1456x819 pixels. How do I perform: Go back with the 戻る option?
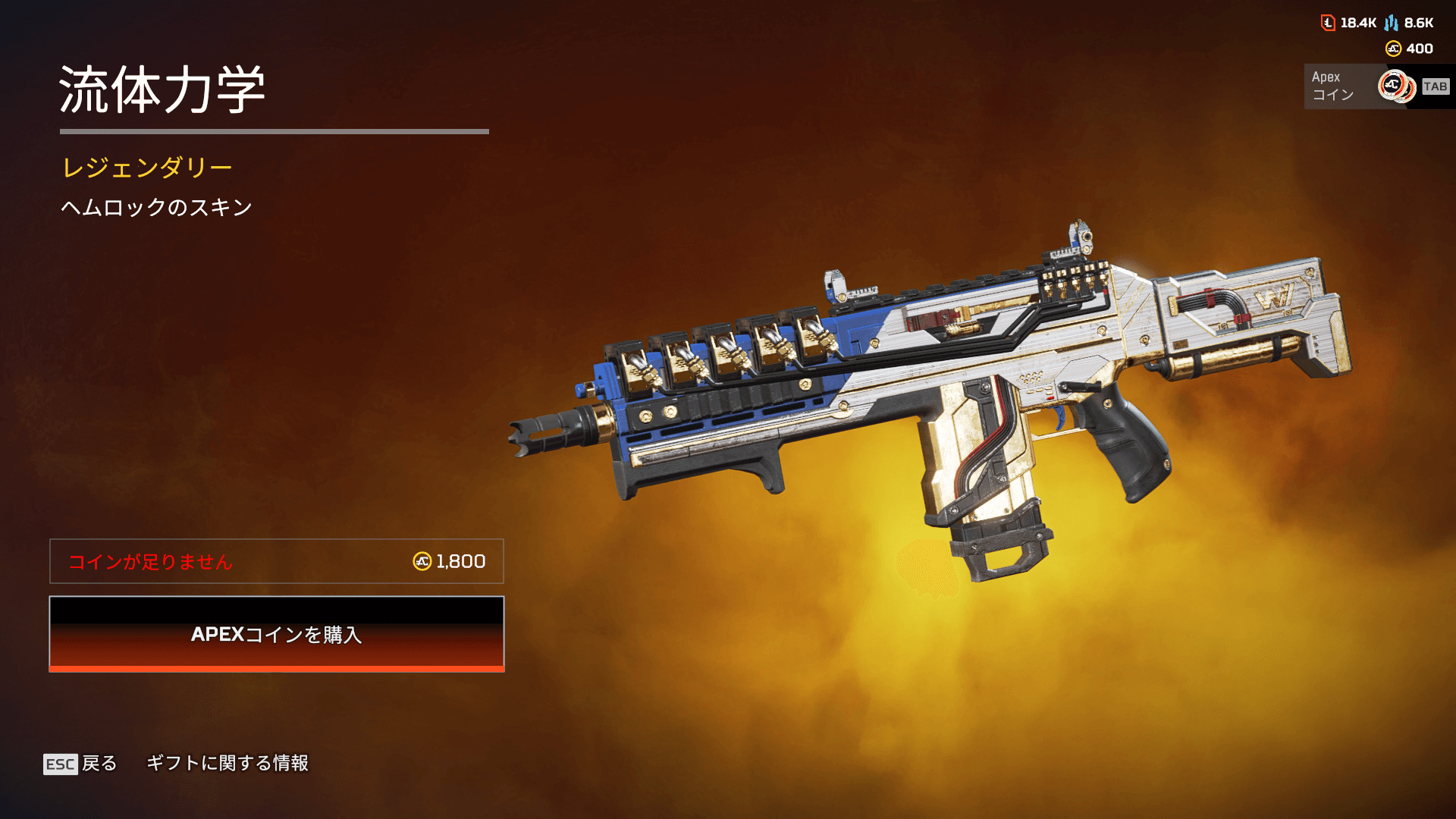click(81, 763)
